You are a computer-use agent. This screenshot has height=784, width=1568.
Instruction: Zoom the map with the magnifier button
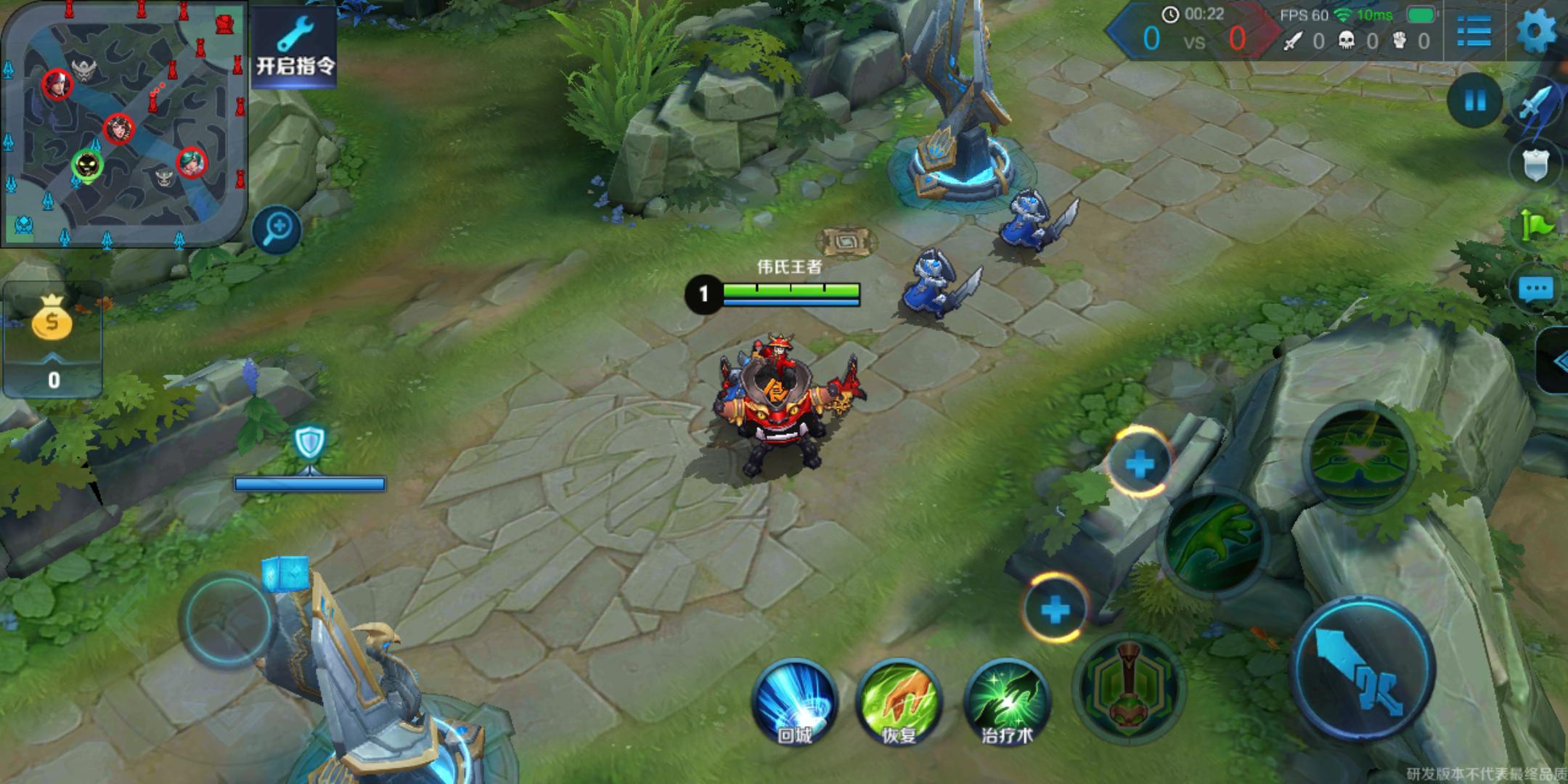pos(277,229)
